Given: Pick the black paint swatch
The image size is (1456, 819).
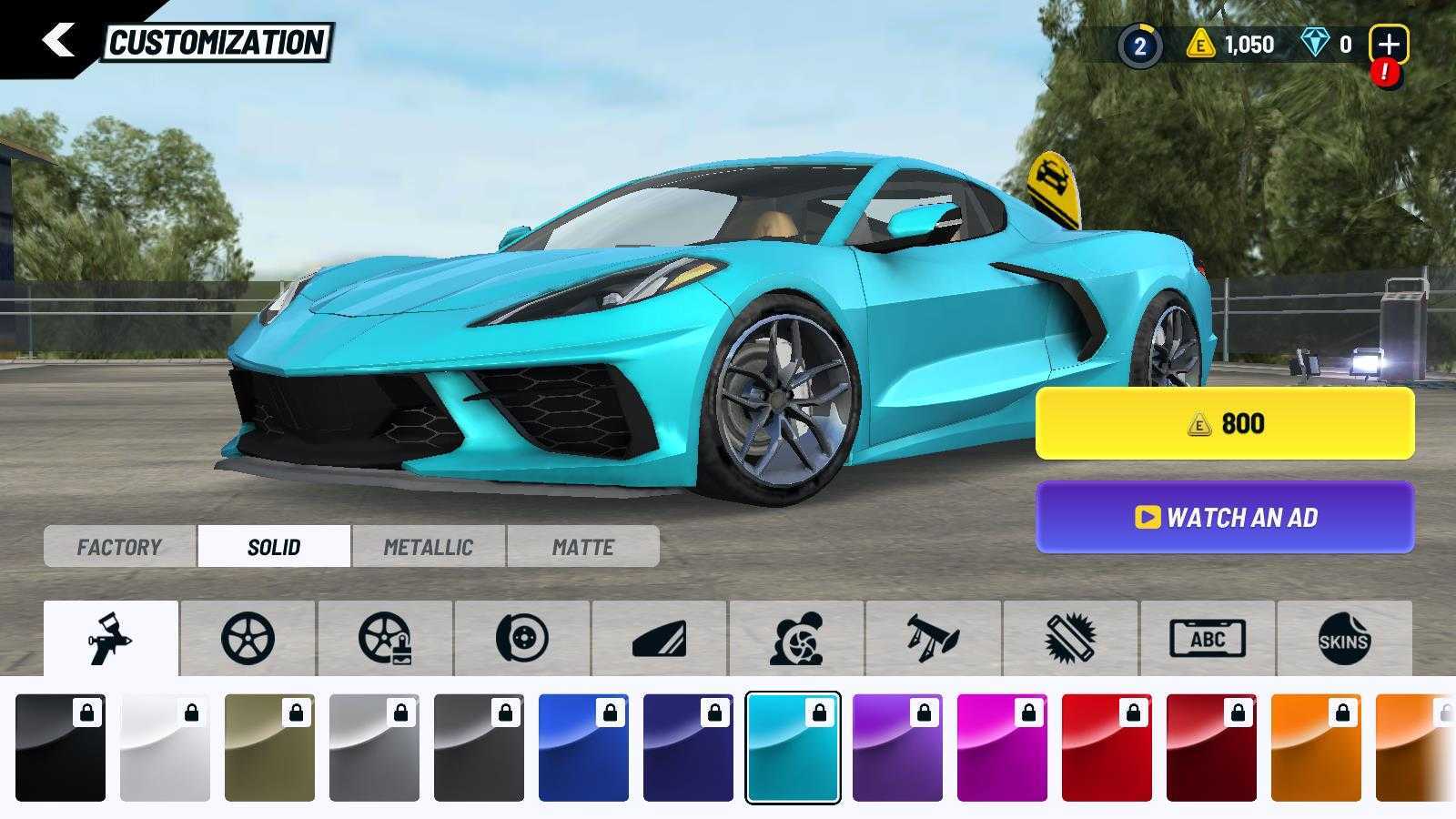Looking at the screenshot, I should coord(60,748).
